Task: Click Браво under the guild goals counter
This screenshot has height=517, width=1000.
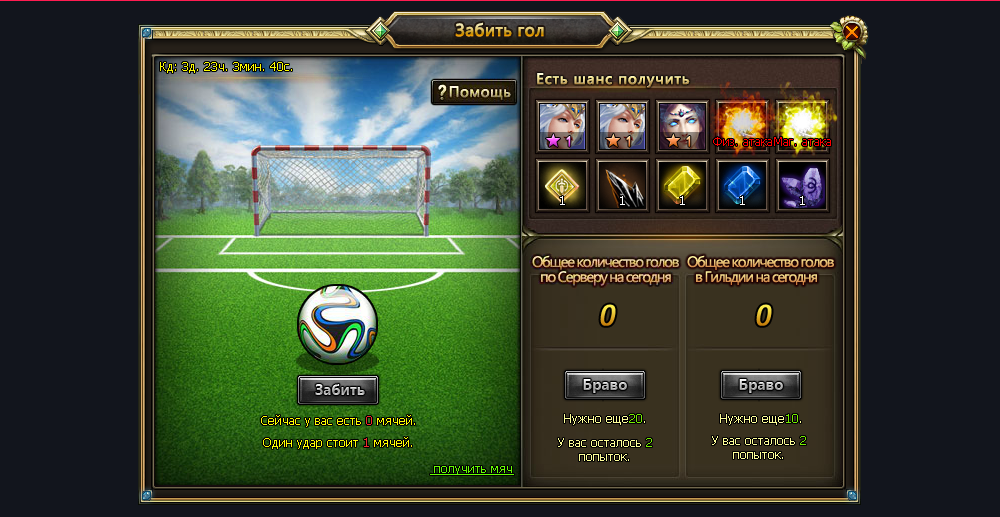Action: (761, 385)
